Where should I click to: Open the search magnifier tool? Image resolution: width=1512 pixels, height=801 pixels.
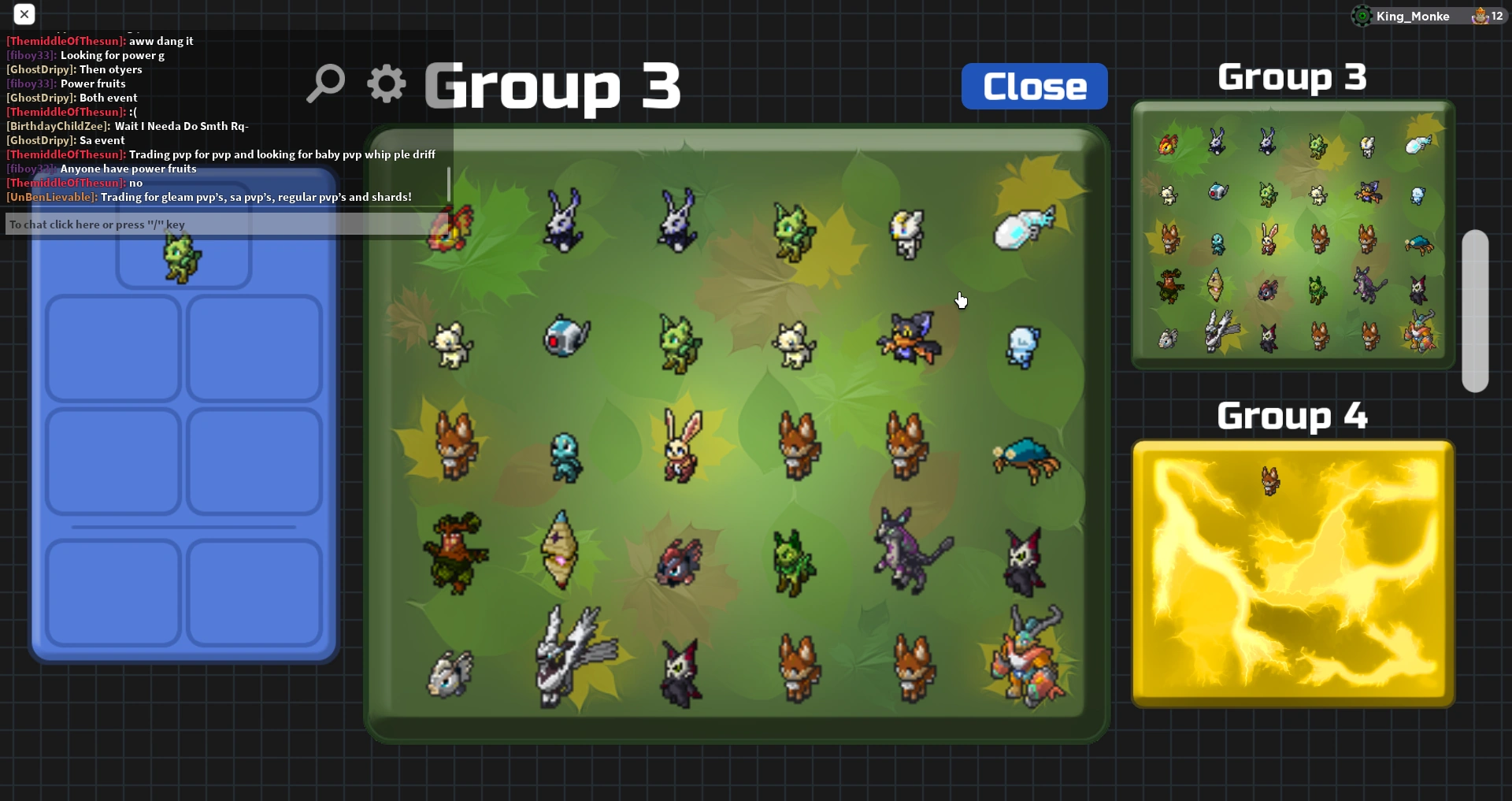point(326,83)
